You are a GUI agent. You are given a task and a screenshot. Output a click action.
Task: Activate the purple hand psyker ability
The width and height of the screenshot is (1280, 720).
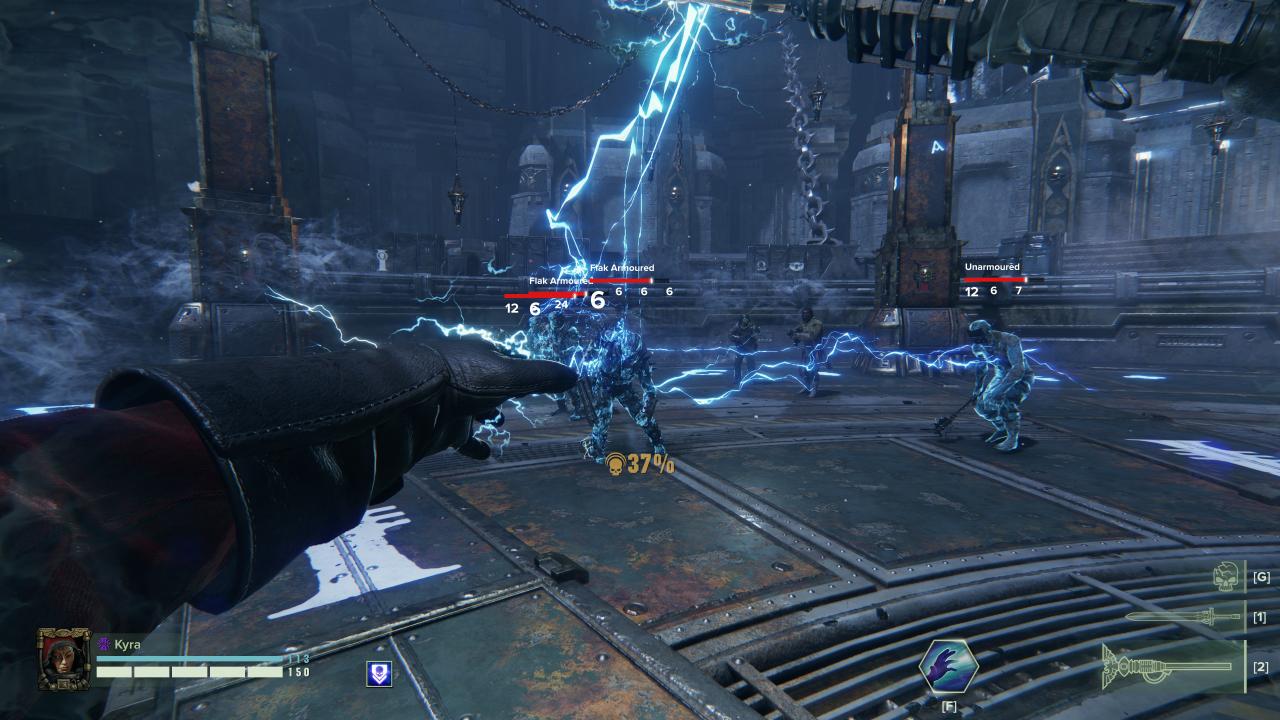tap(947, 667)
